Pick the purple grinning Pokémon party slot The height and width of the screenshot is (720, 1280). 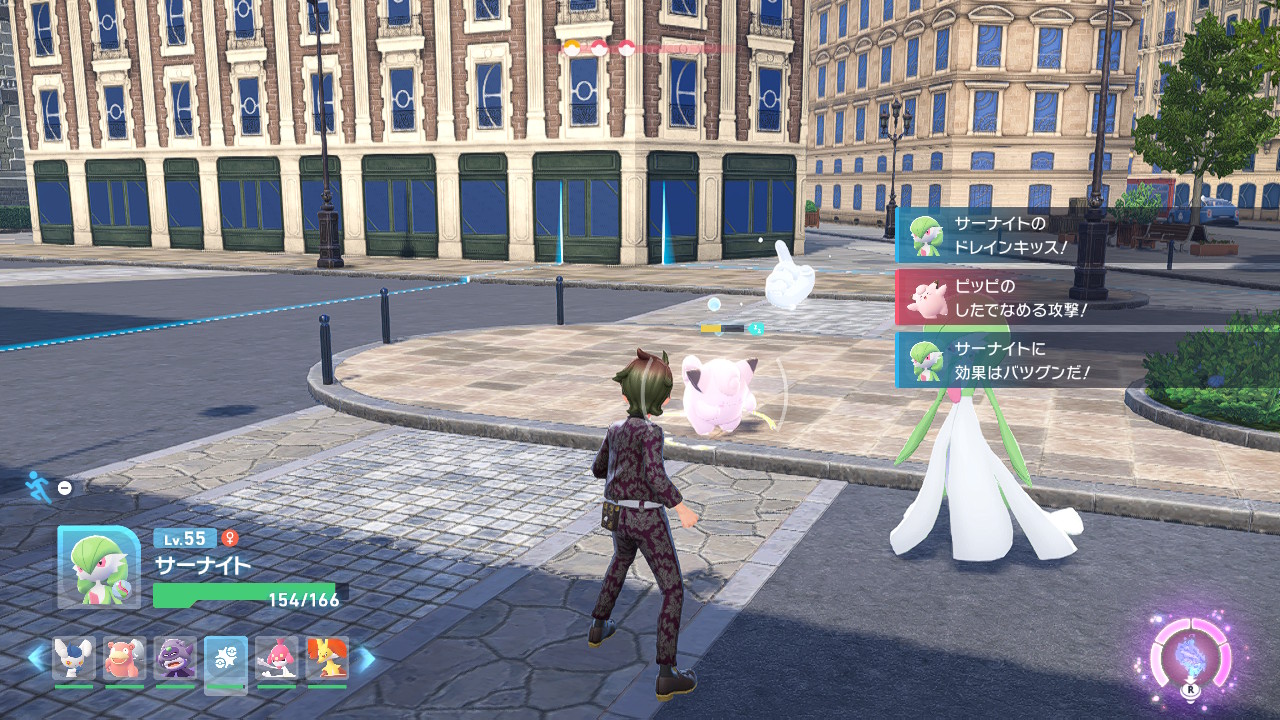point(175,659)
